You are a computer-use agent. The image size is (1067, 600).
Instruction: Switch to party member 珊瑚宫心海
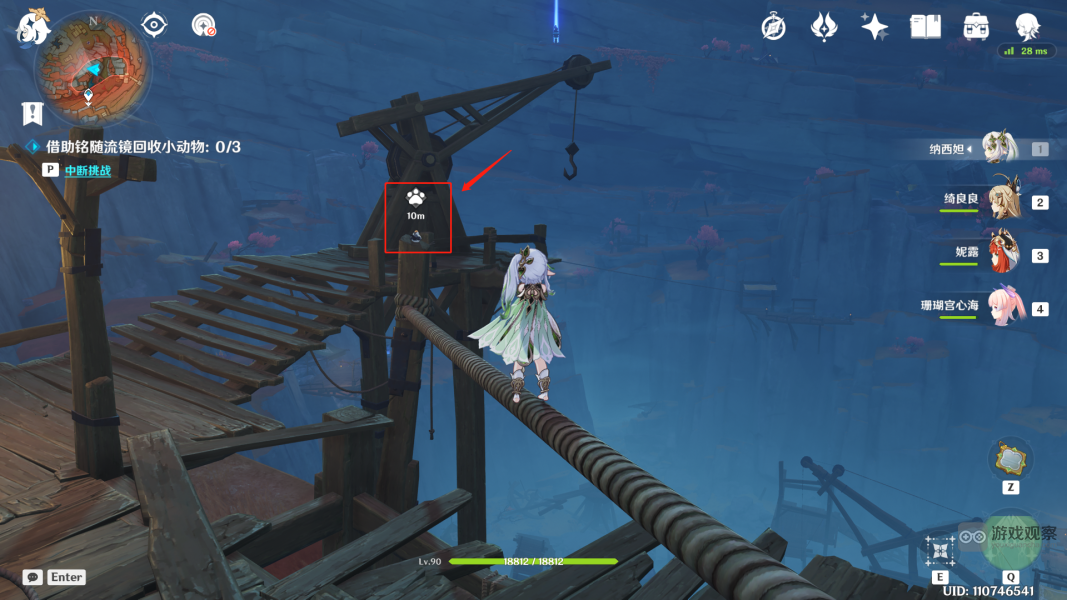(x=1005, y=307)
